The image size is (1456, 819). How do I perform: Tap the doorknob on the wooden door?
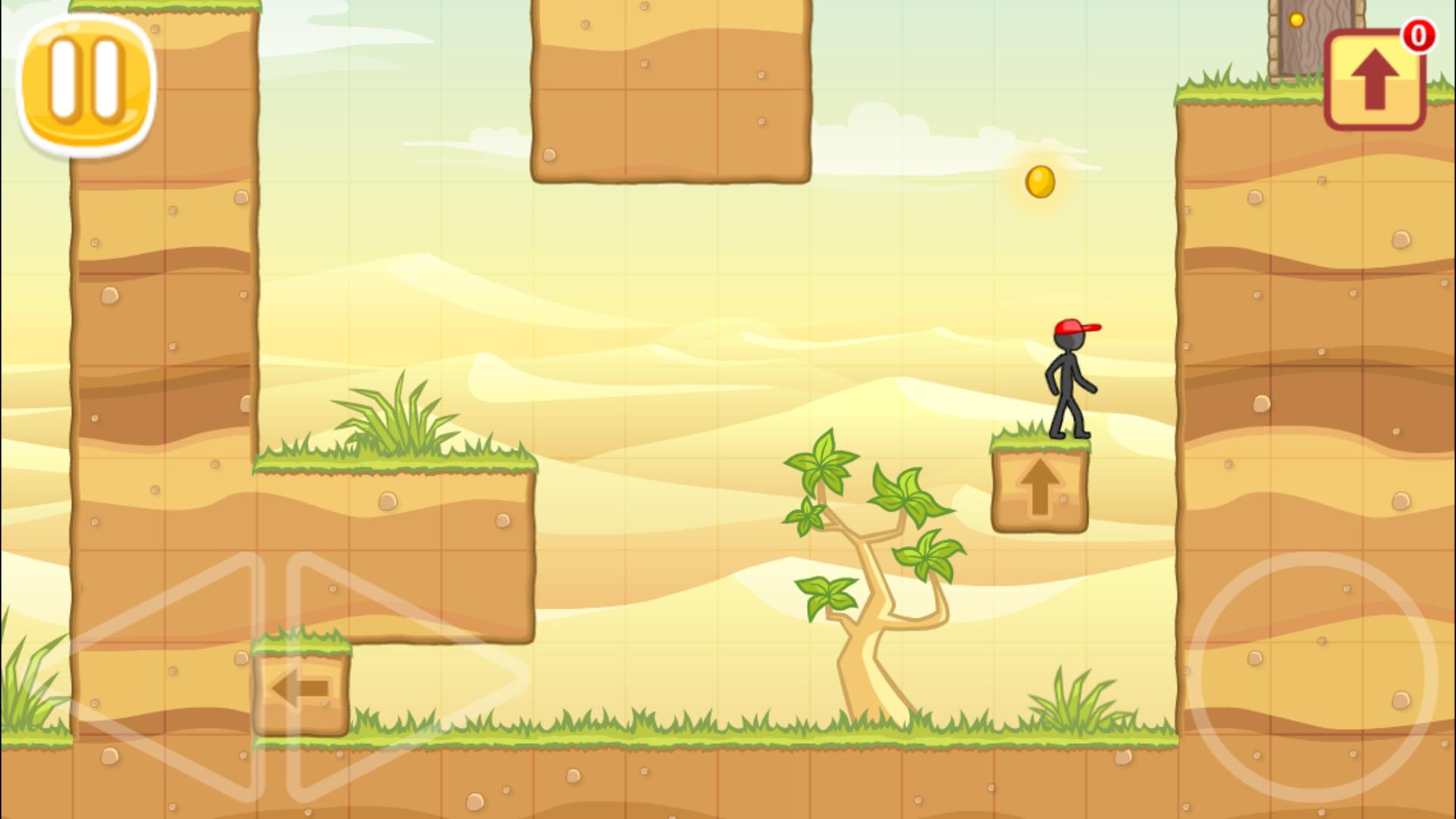[x=1297, y=19]
